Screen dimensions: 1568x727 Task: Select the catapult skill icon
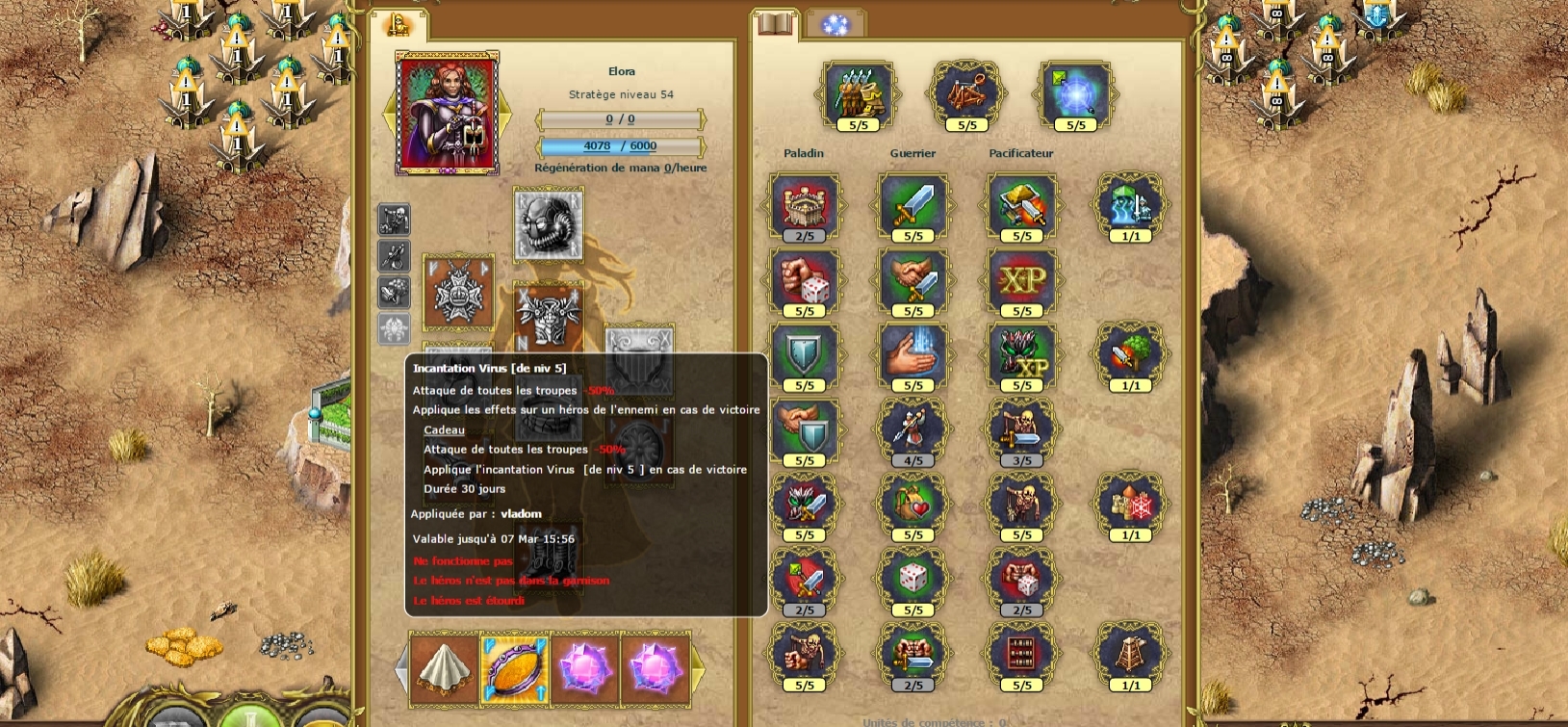[x=966, y=94]
